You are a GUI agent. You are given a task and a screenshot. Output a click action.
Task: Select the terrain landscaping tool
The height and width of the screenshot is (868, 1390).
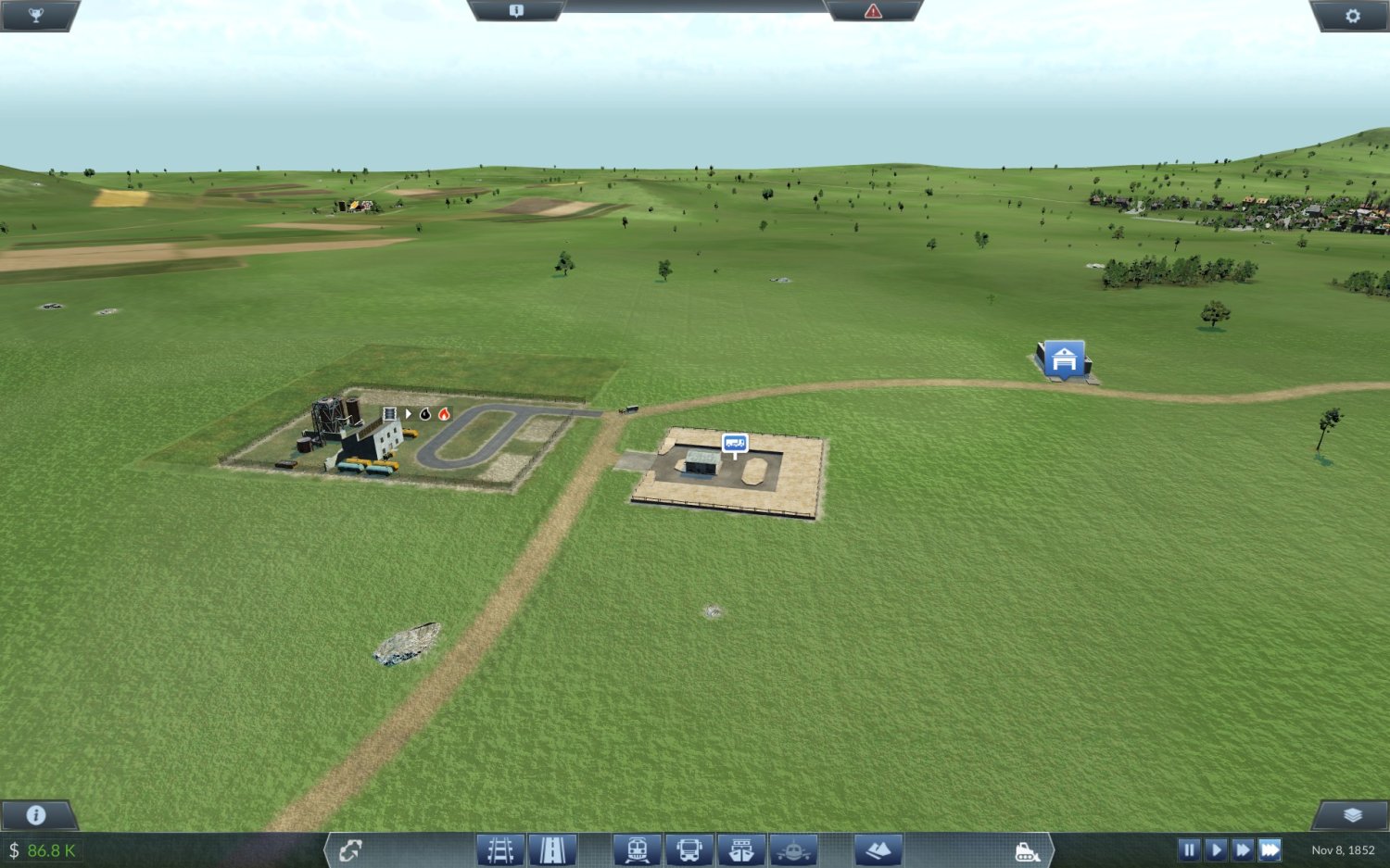878,848
